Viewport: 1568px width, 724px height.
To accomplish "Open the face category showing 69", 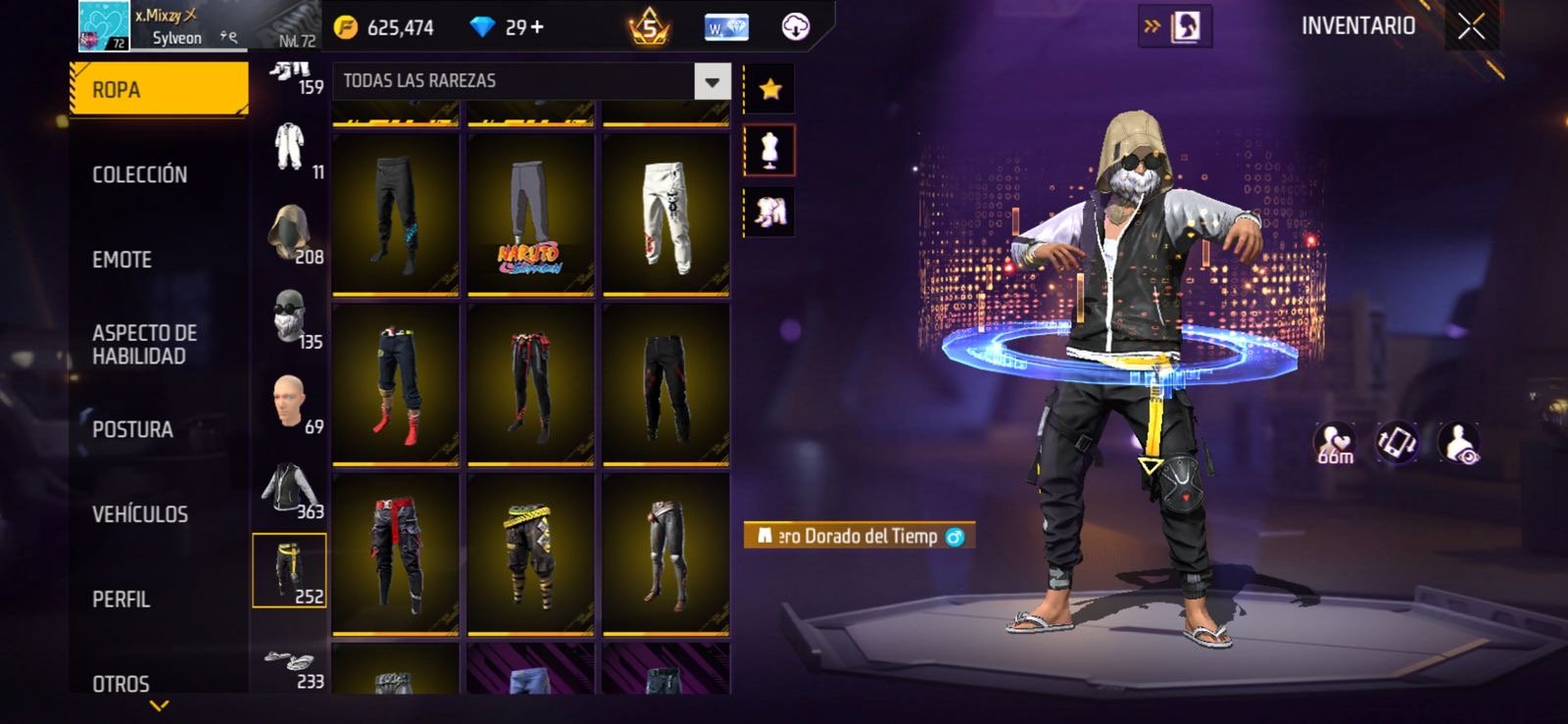I will pyautogui.click(x=290, y=404).
